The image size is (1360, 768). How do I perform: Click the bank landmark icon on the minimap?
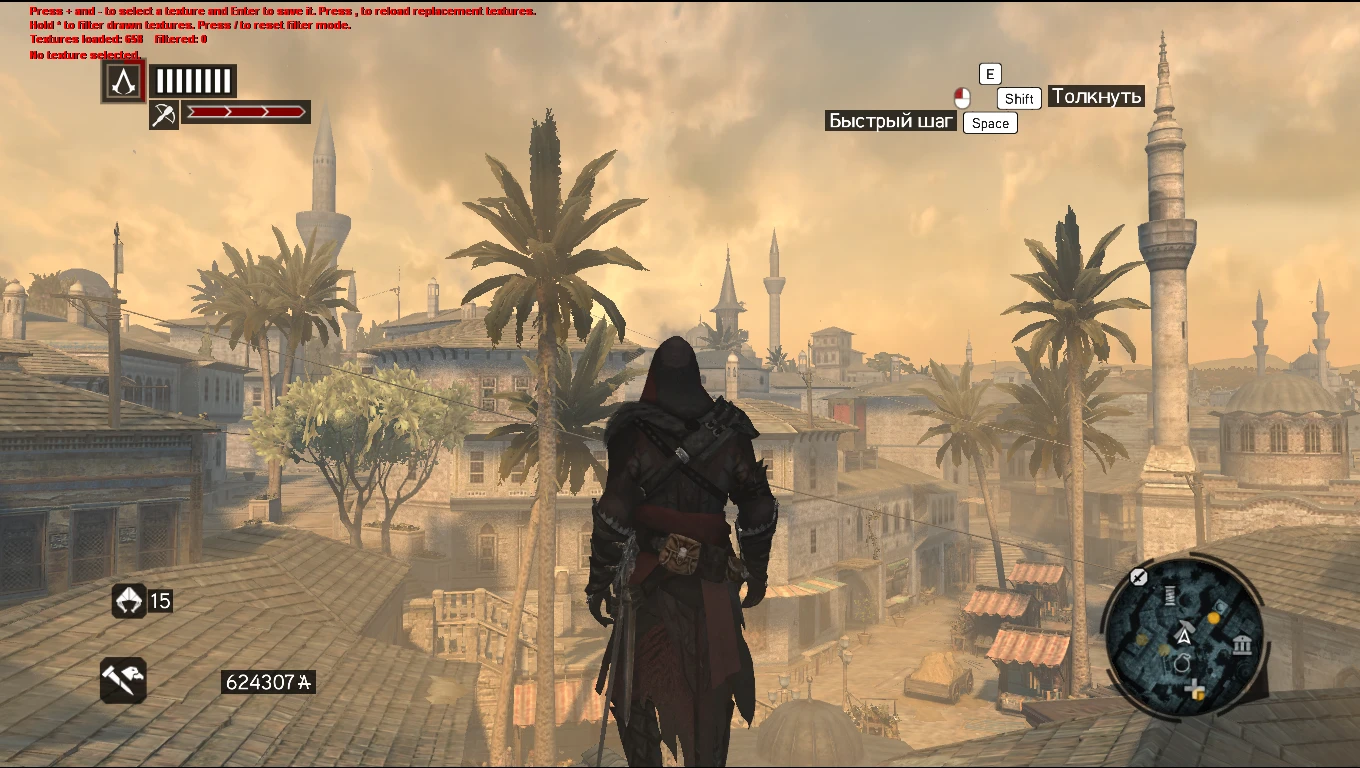pos(1242,643)
